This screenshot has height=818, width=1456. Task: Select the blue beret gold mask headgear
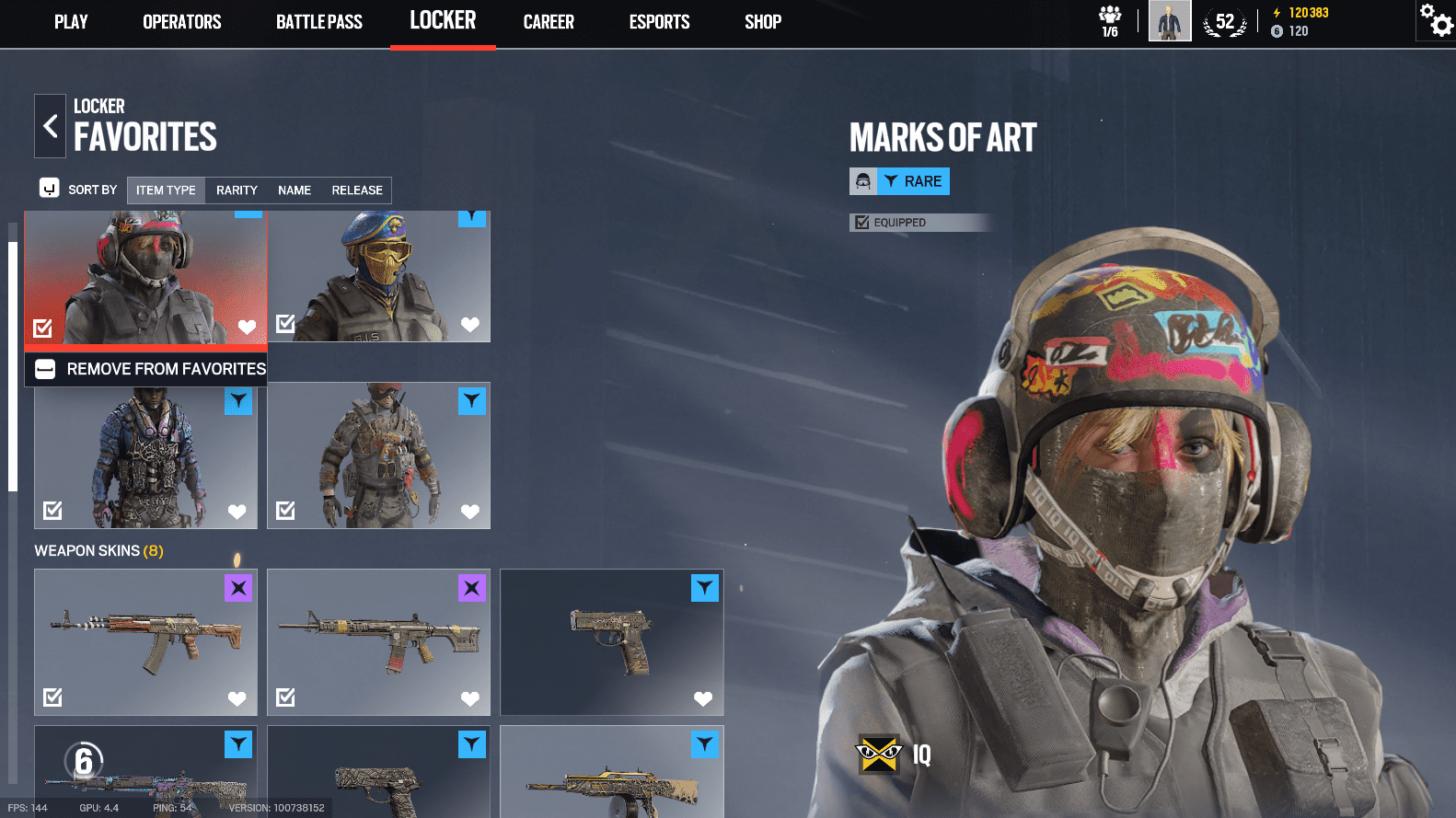coord(378,276)
